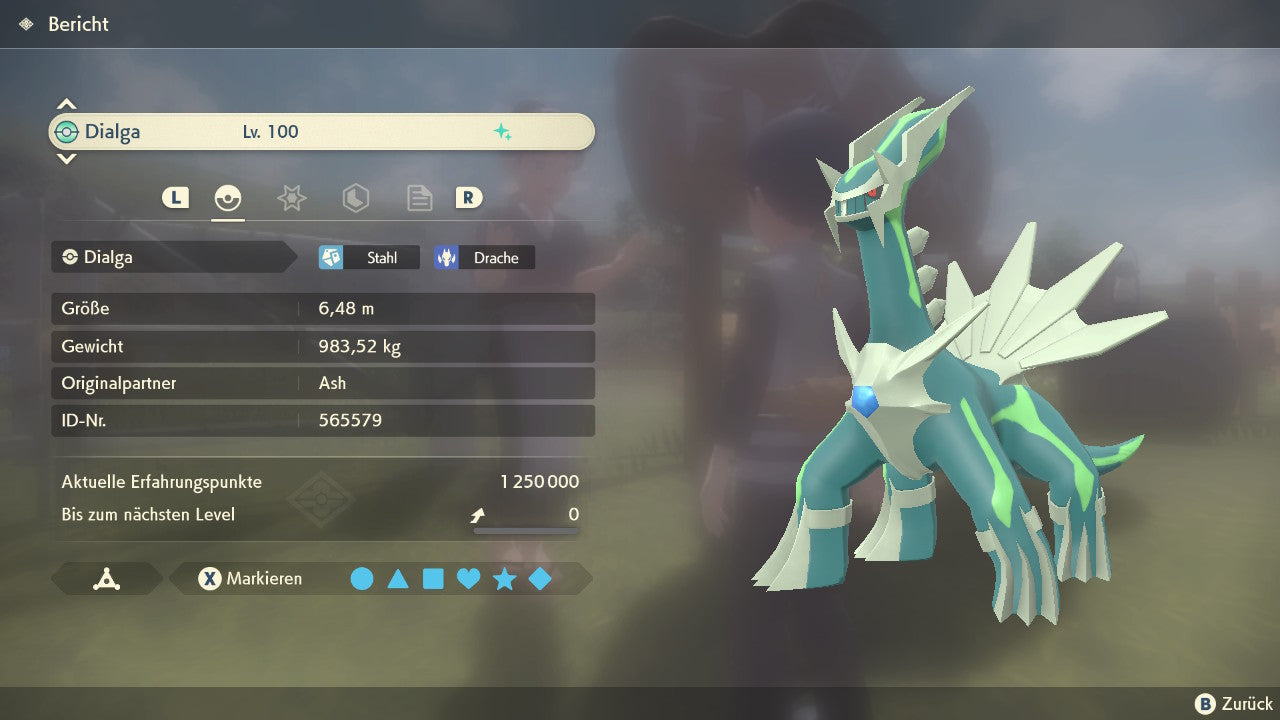Select the Poké Ball info tab
This screenshot has width=1280, height=720.
[x=228, y=198]
